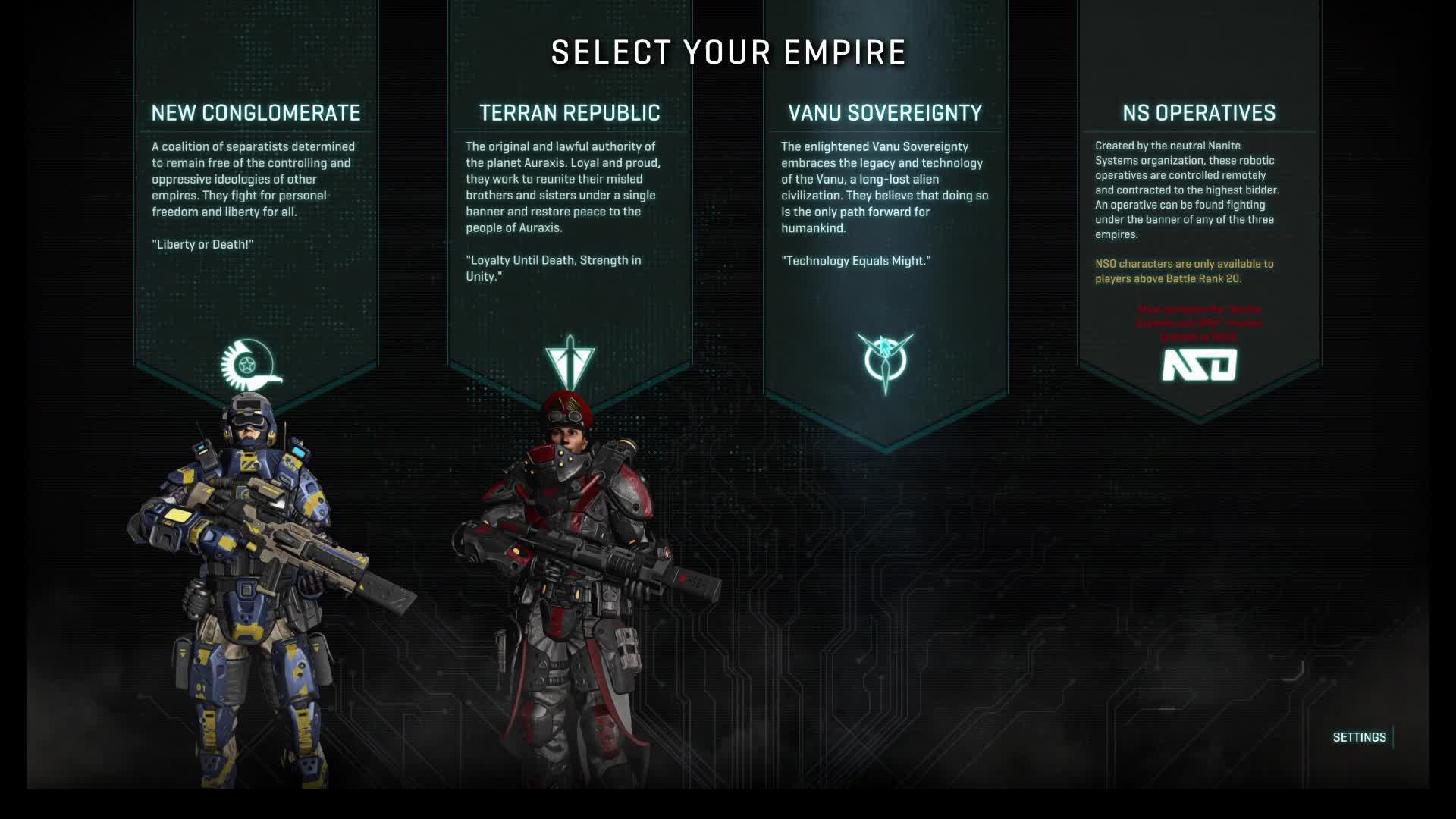Click the Terran Republic faction emblem
The height and width of the screenshot is (819, 1456).
(570, 362)
